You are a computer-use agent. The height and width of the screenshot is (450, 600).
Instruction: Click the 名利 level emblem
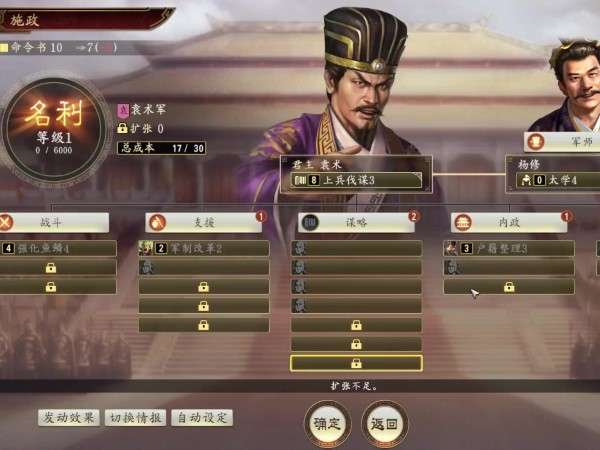[53, 126]
